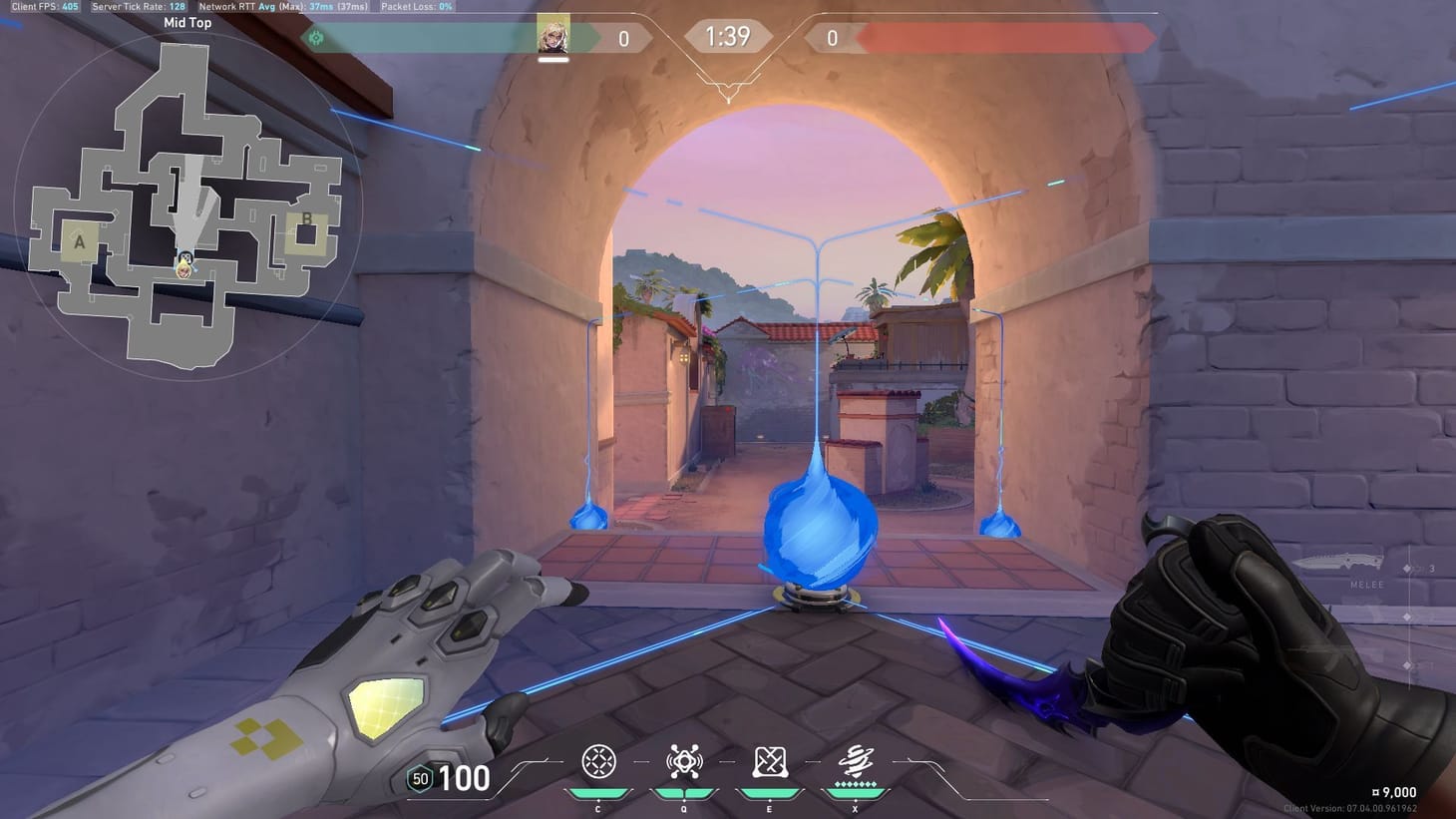
Task: Select the Barrier Mesh ability icon bound to E
Action: click(768, 762)
